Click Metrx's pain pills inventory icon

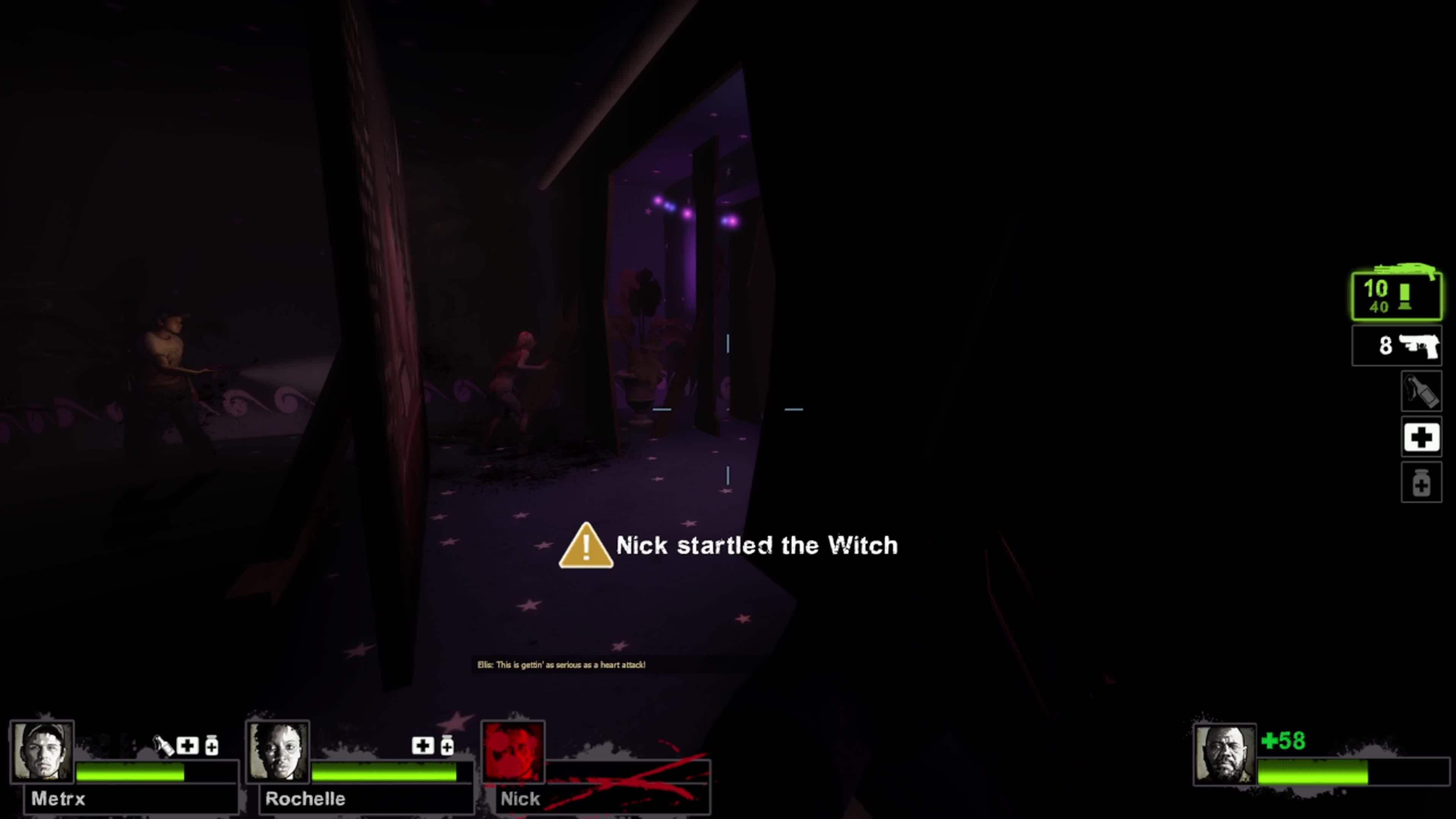point(212,746)
